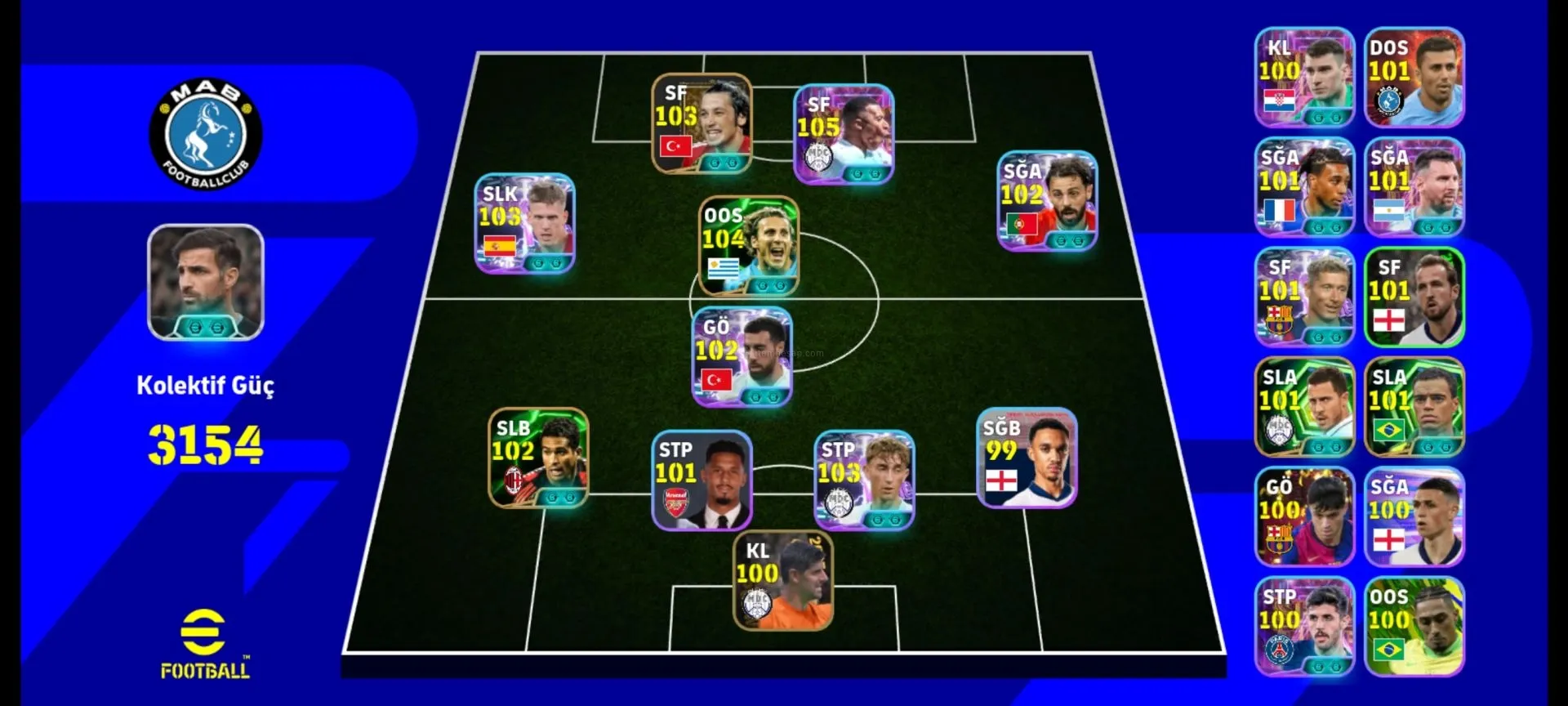This screenshot has height=706, width=1568.
Task: Choose the SLB 102 AC Milan card
Action: [538, 458]
